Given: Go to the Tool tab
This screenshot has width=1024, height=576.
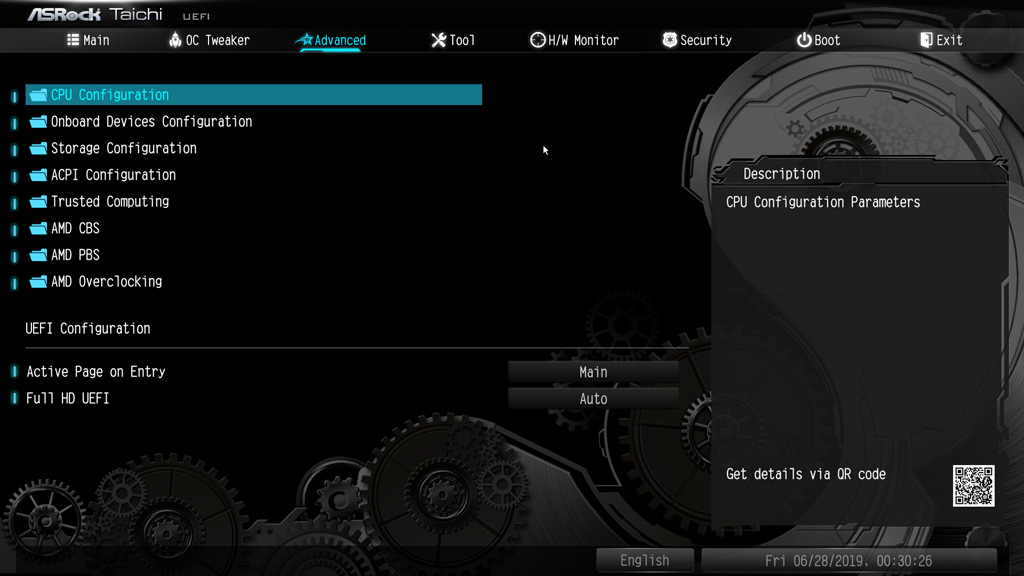Looking at the screenshot, I should pos(453,40).
